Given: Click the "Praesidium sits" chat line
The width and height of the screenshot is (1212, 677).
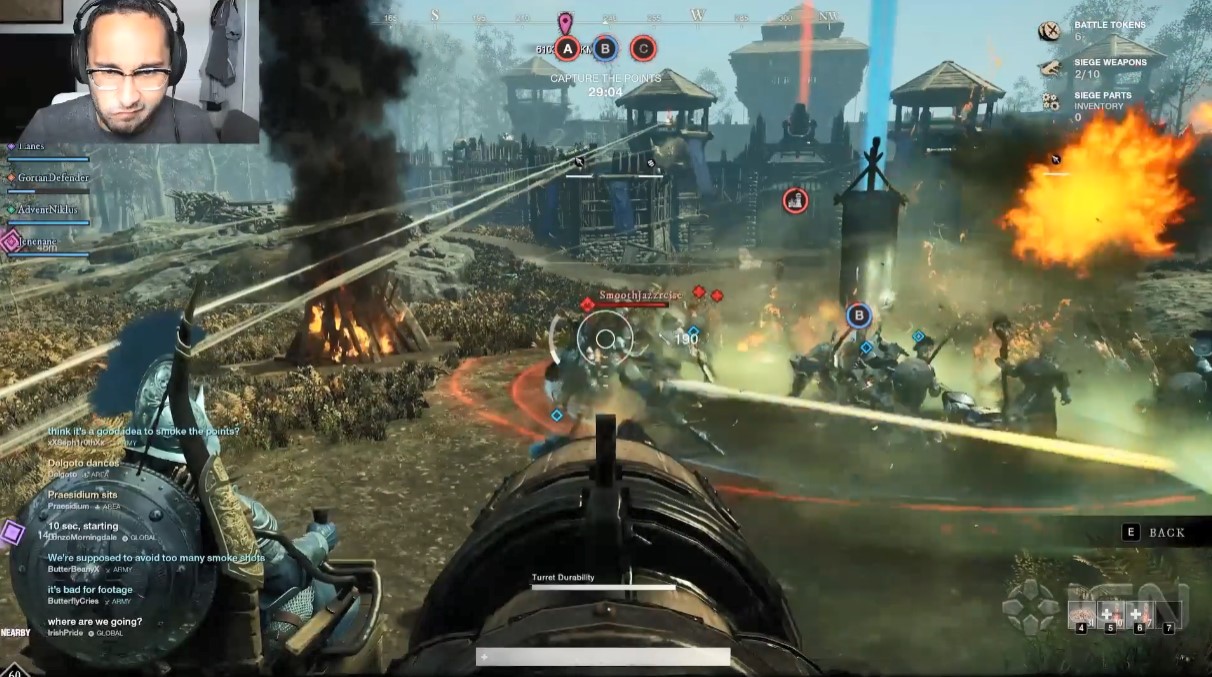Looking at the screenshot, I should (x=83, y=495).
